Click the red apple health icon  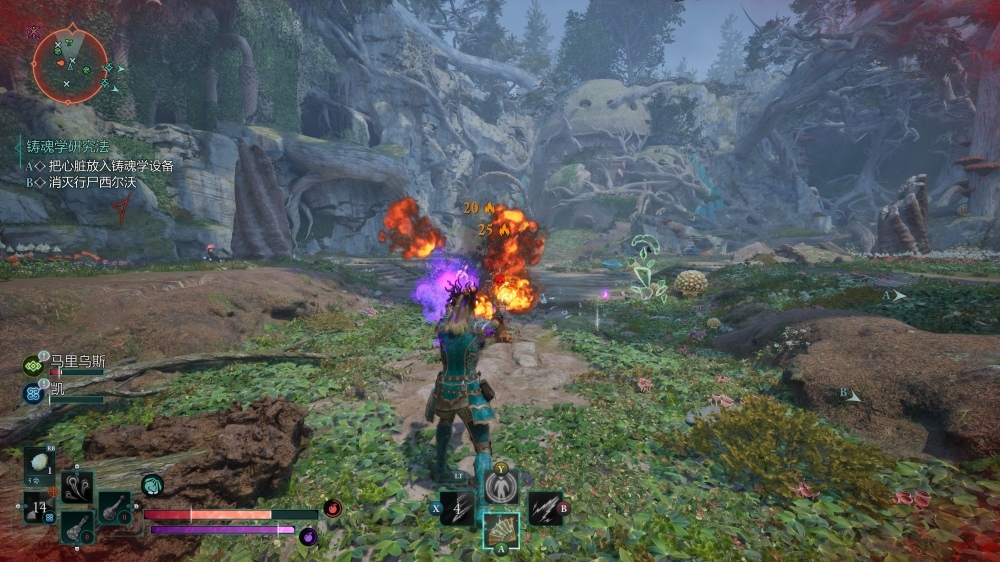[333, 508]
